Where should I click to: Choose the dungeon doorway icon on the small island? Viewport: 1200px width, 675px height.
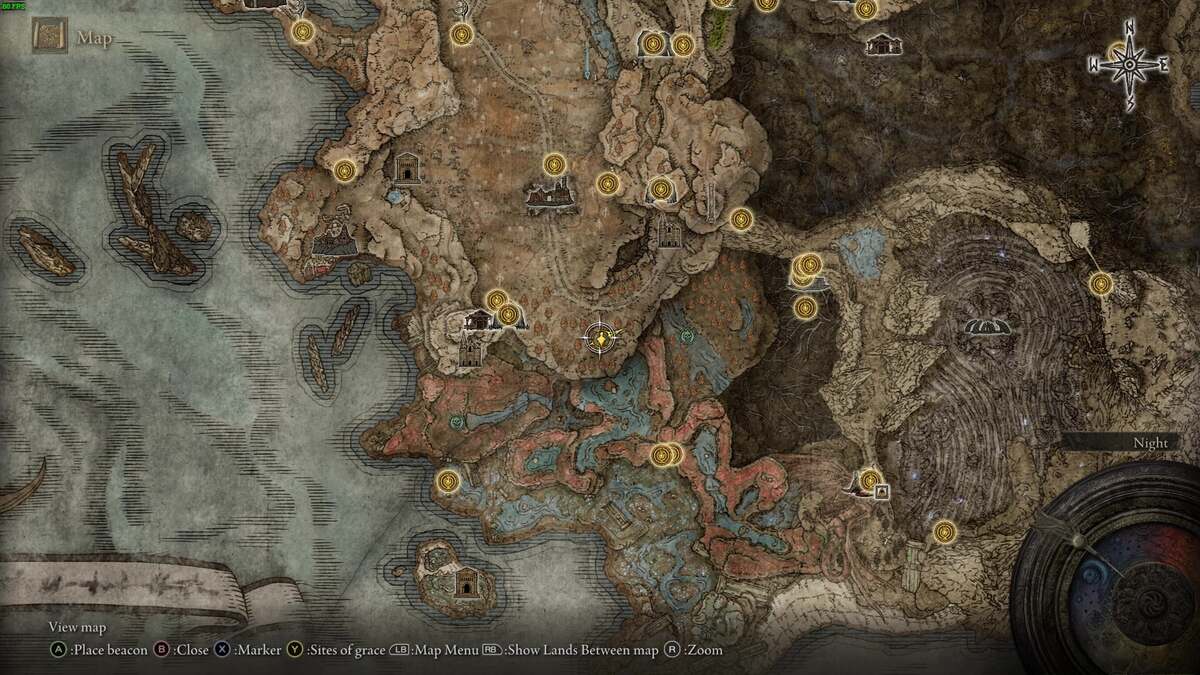click(465, 581)
